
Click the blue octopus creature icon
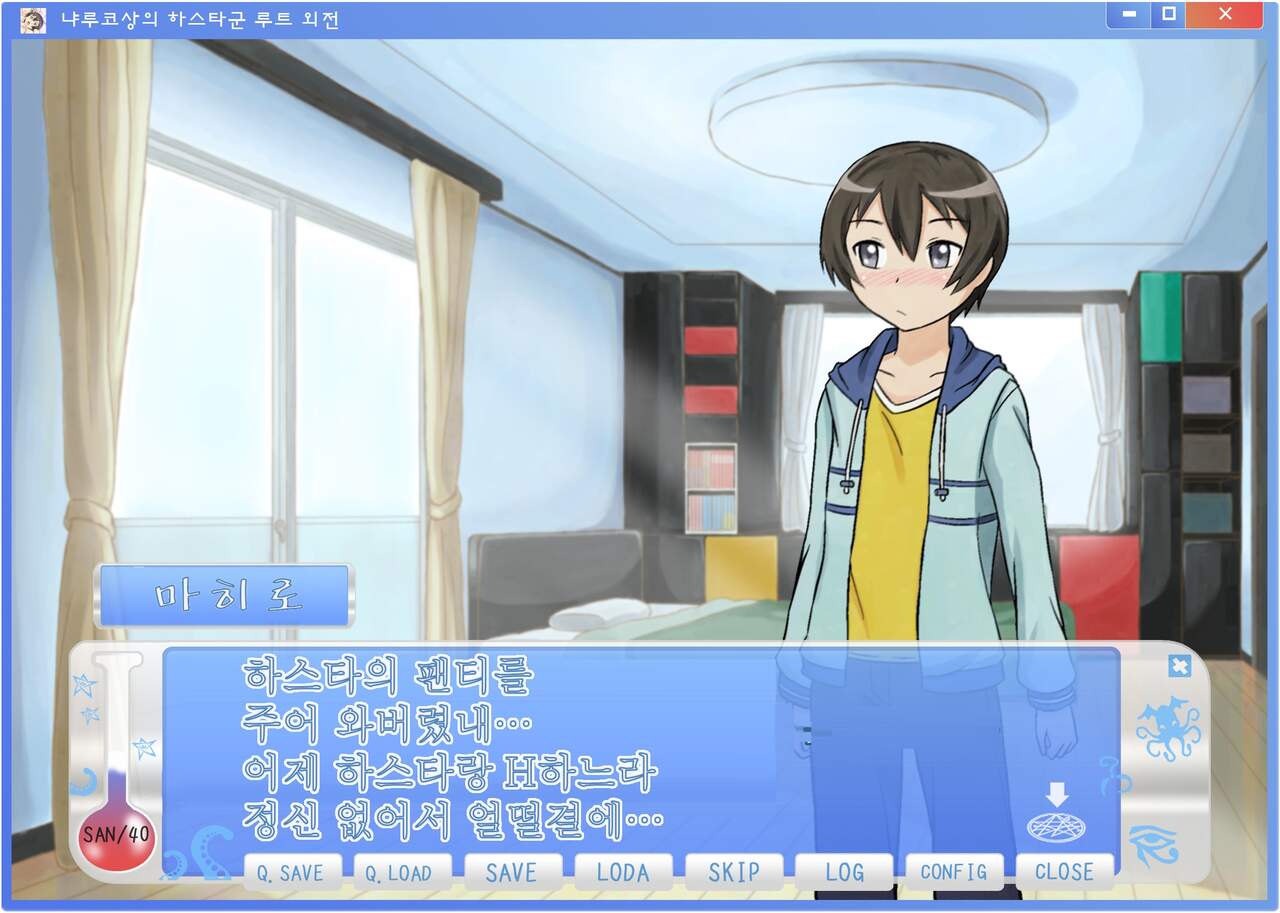pyautogui.click(x=1167, y=729)
